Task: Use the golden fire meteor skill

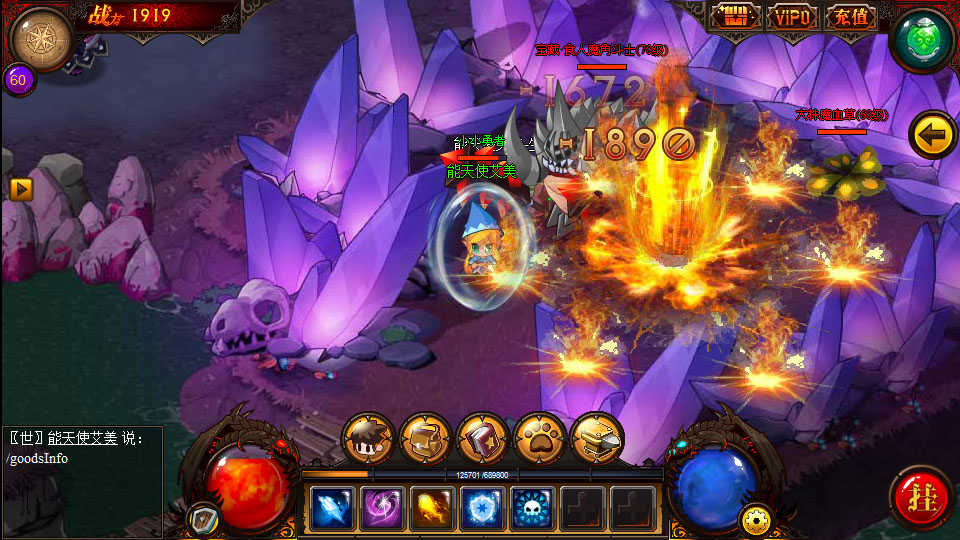Action: pos(432,508)
